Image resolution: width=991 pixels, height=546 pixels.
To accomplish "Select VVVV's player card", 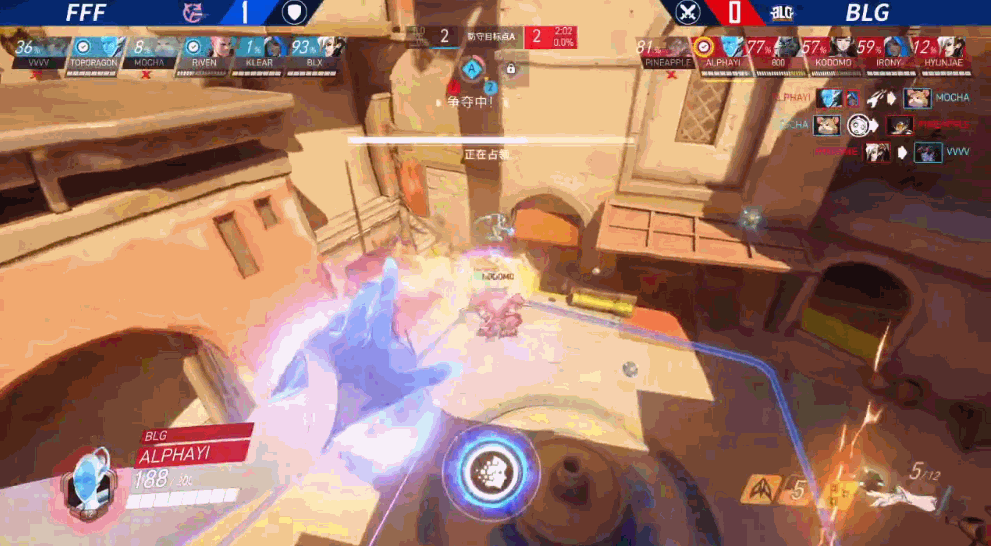I will point(37,50).
